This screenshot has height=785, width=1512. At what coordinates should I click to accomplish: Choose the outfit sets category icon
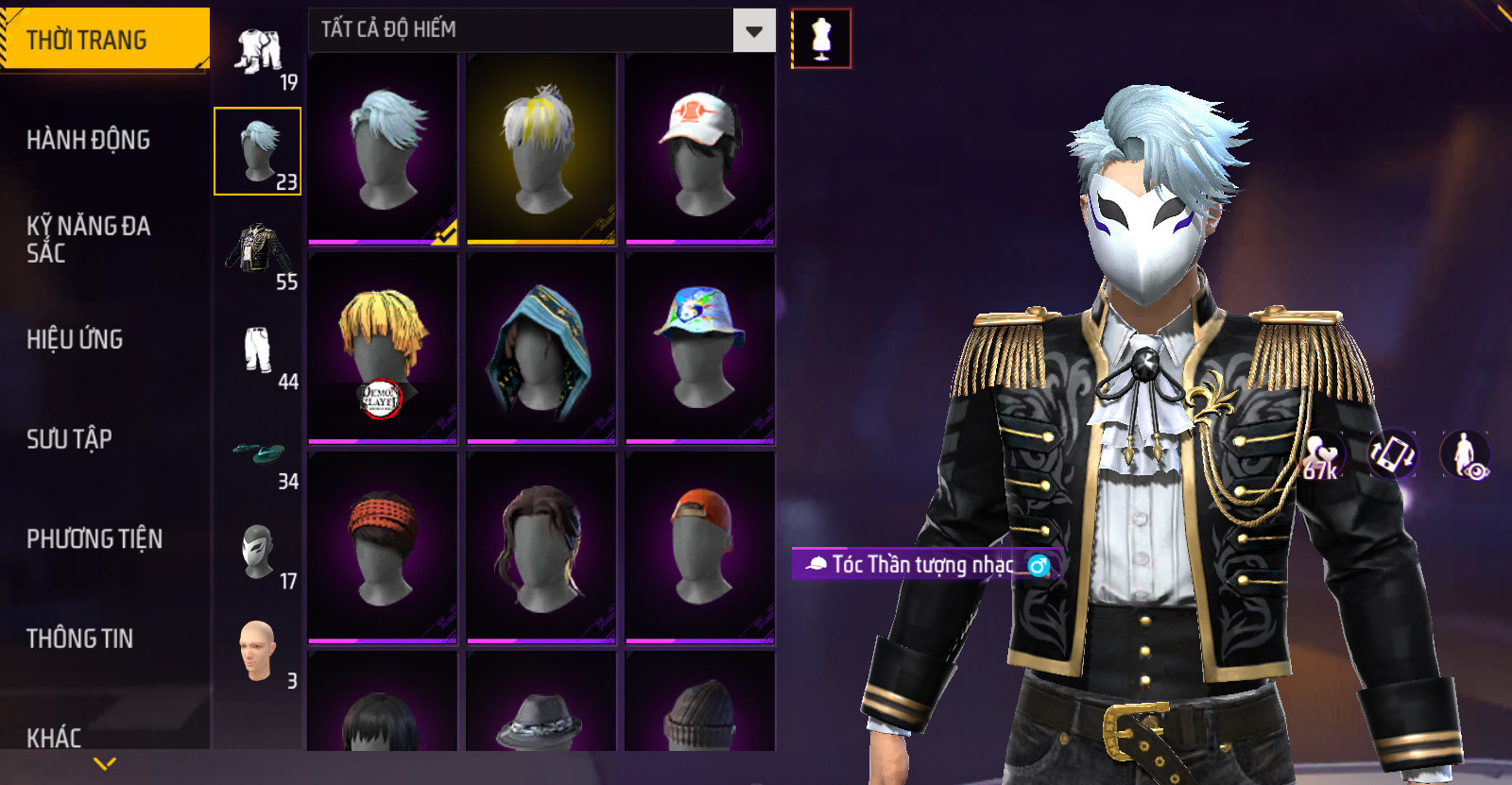[259, 53]
